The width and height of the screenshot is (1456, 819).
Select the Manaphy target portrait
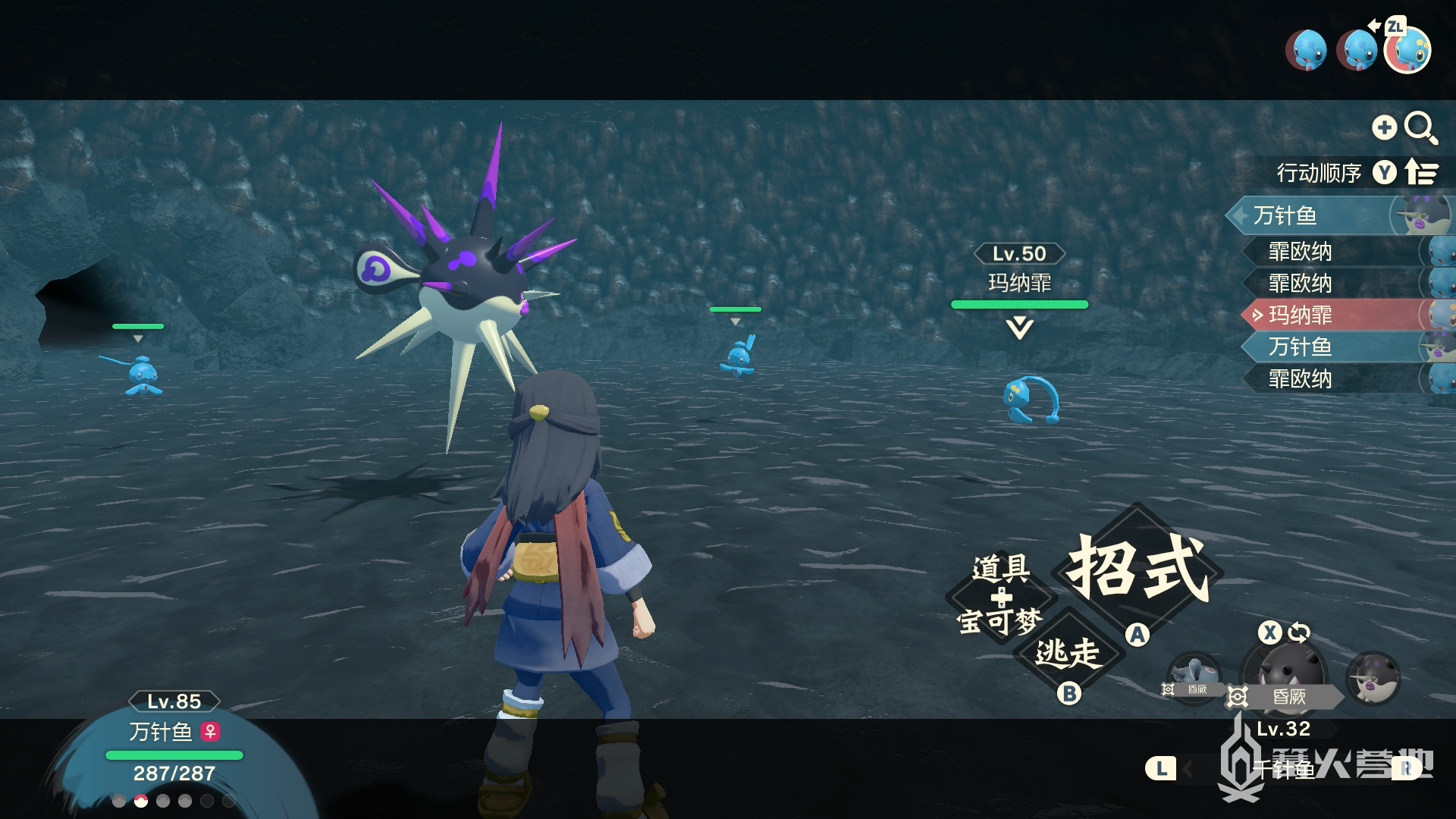point(1407,51)
